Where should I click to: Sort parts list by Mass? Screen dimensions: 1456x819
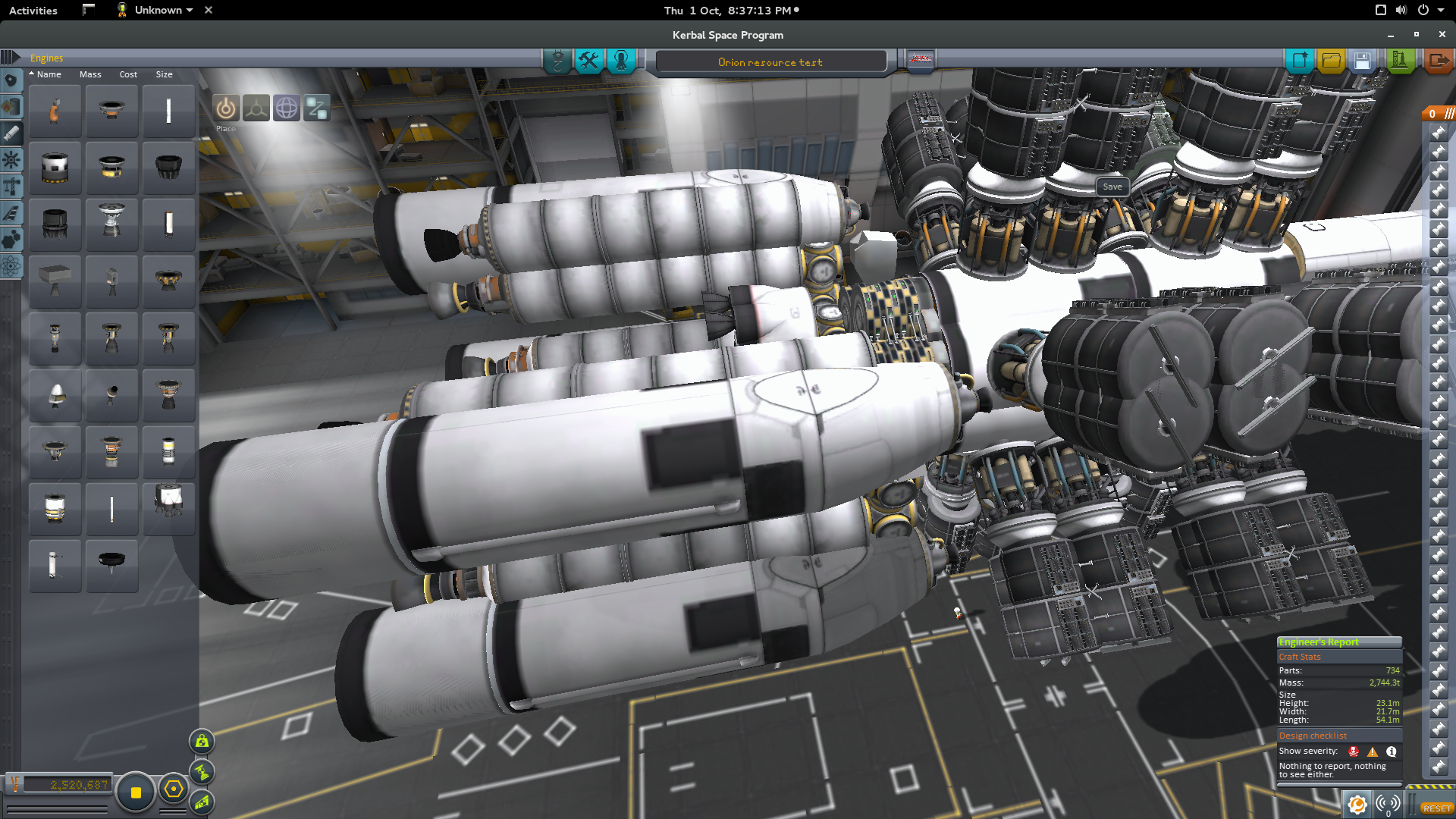(x=90, y=74)
